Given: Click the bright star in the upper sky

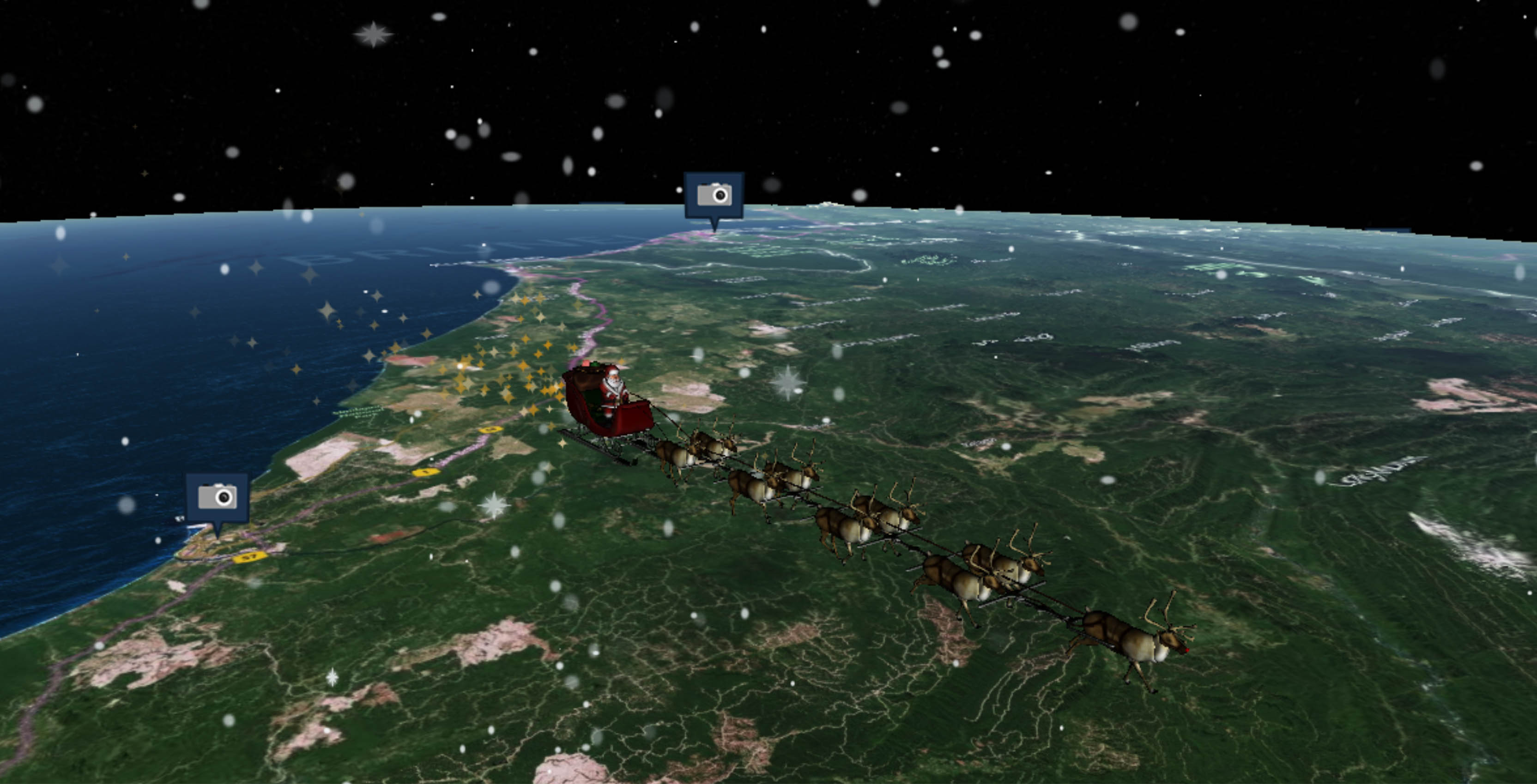Looking at the screenshot, I should point(373,35).
